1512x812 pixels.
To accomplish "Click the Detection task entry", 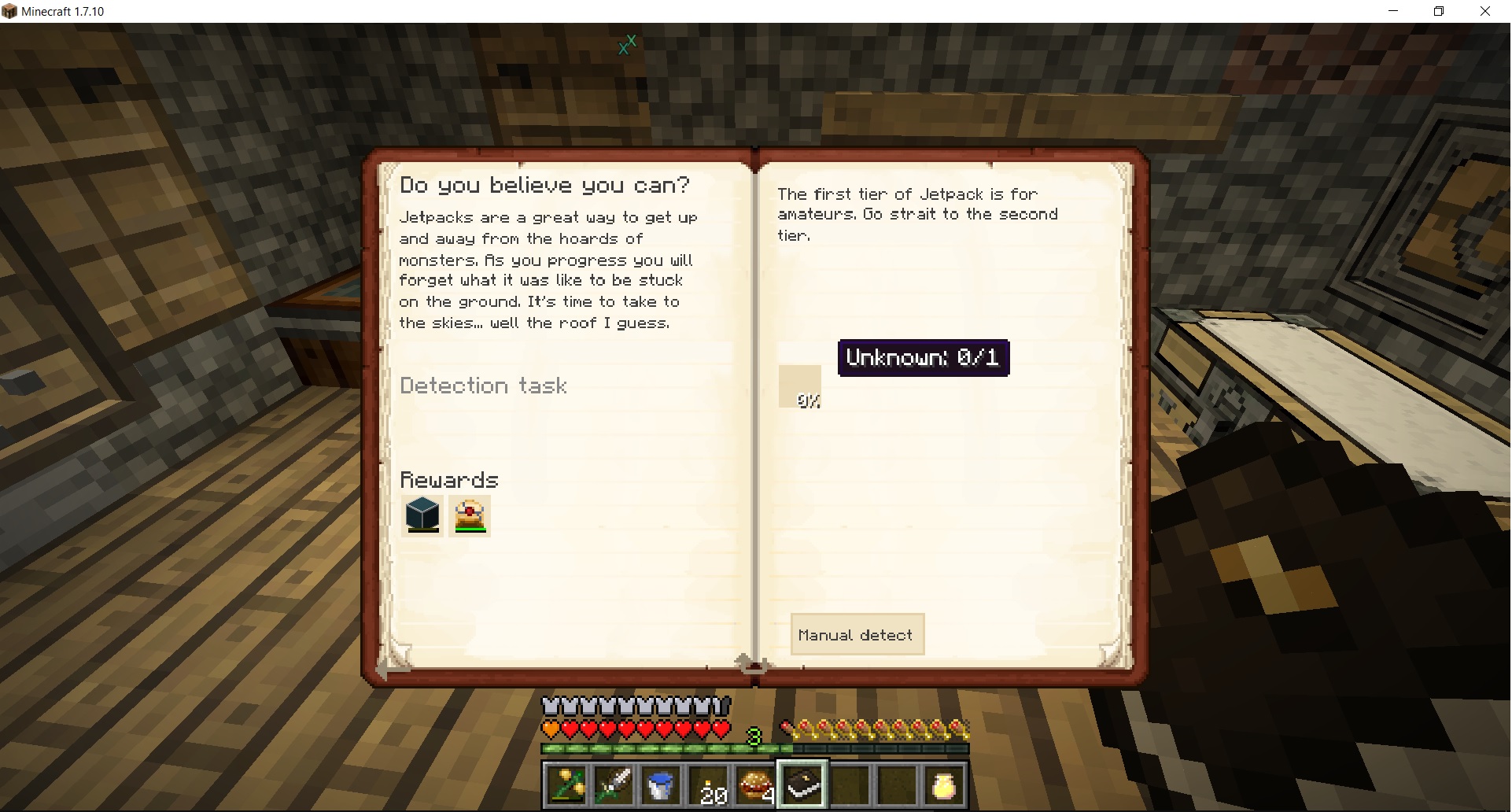I will click(483, 386).
